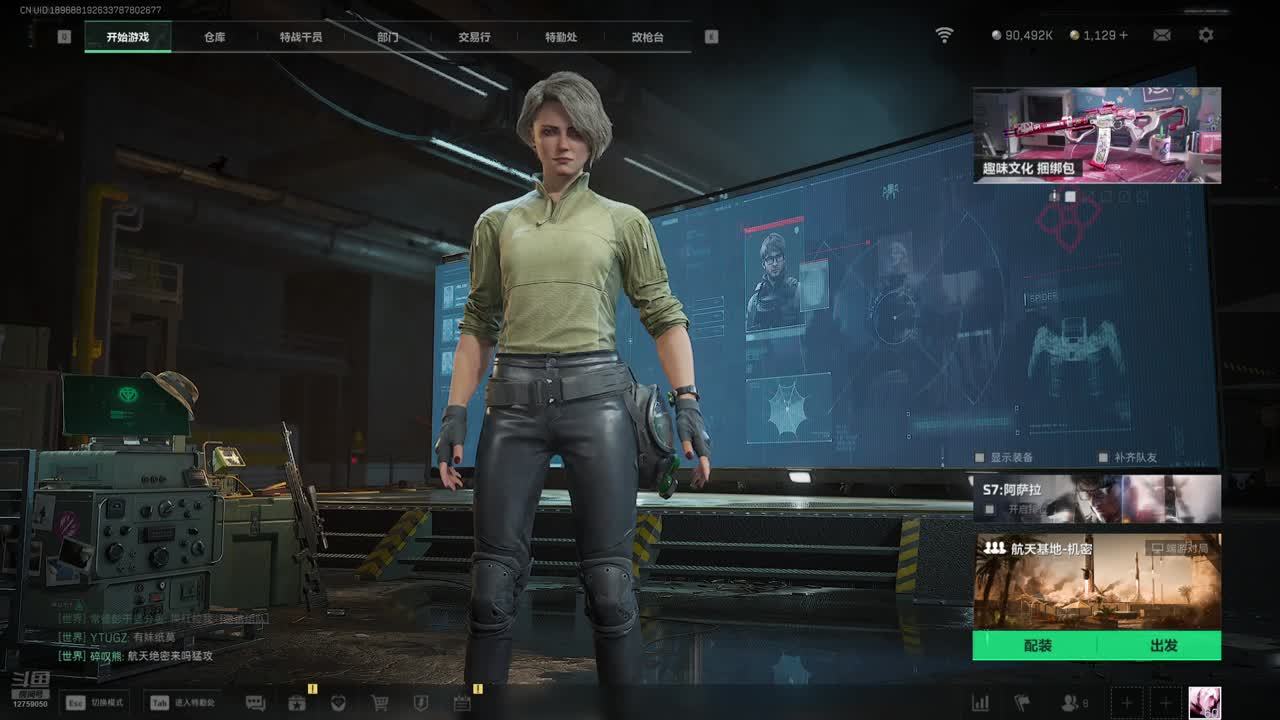View the 趣味文化 捆绑包 promo banner
The width and height of the screenshot is (1280, 720).
[x=1097, y=135]
